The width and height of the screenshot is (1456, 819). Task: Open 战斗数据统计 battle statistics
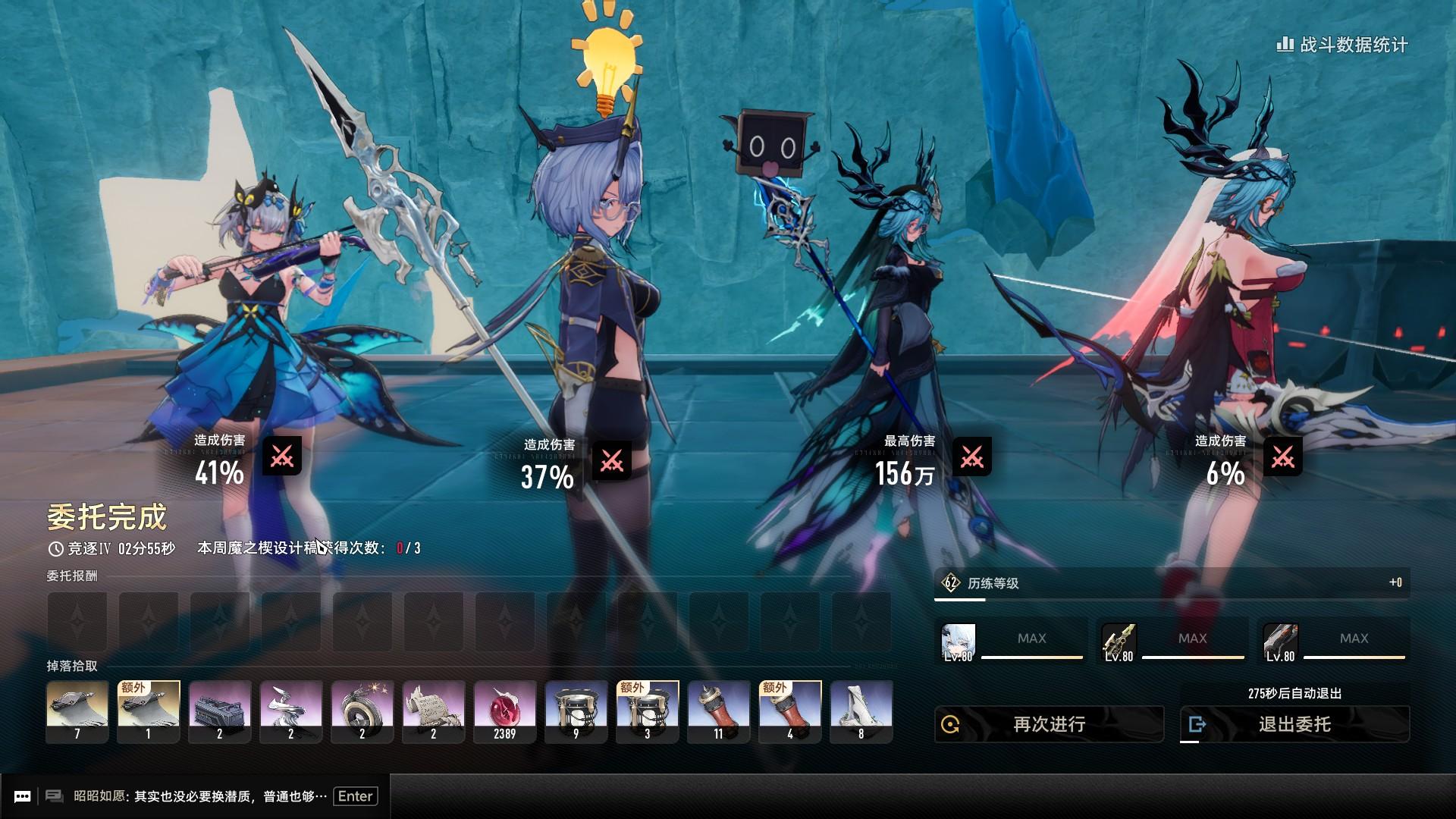[x=1343, y=45]
